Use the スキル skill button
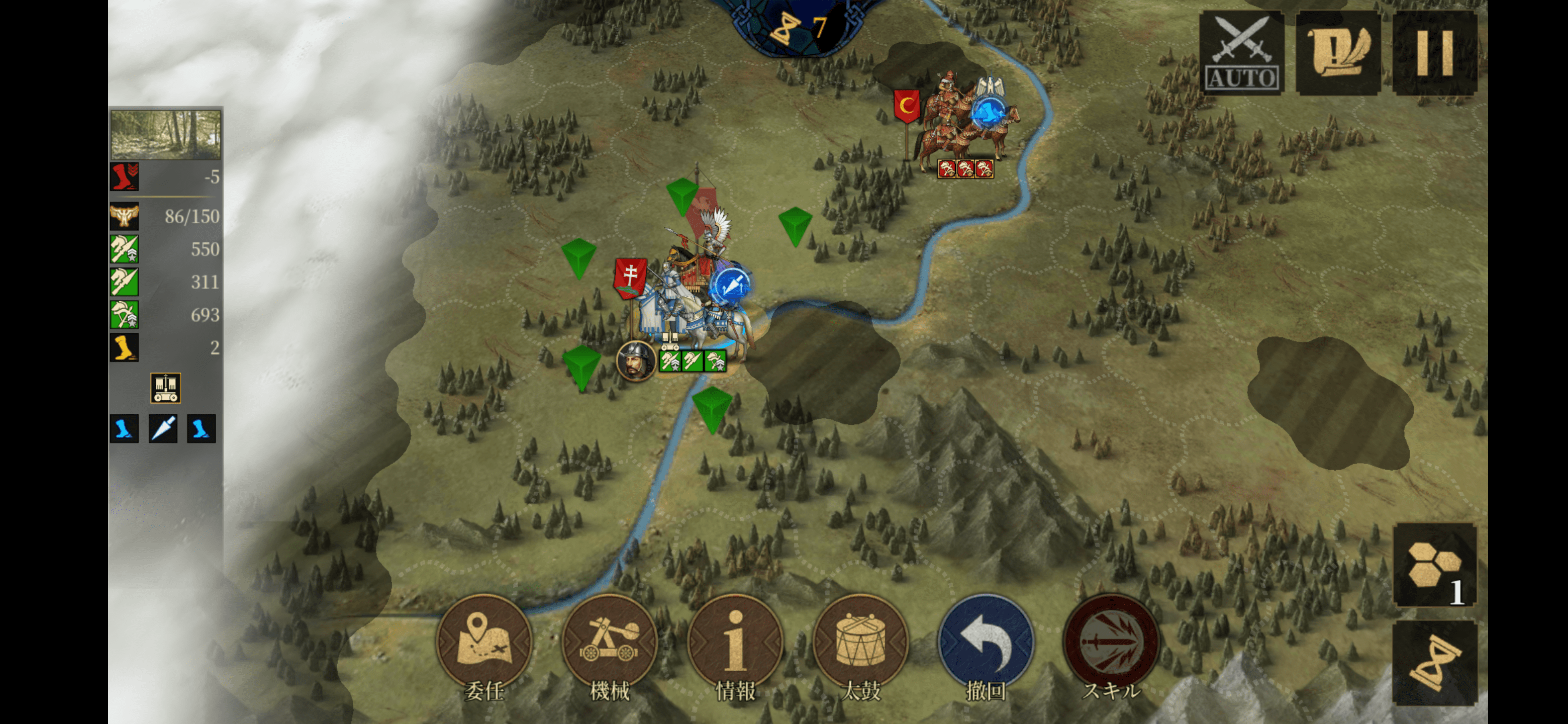Screen dimensions: 1568x724 [x=1112, y=643]
